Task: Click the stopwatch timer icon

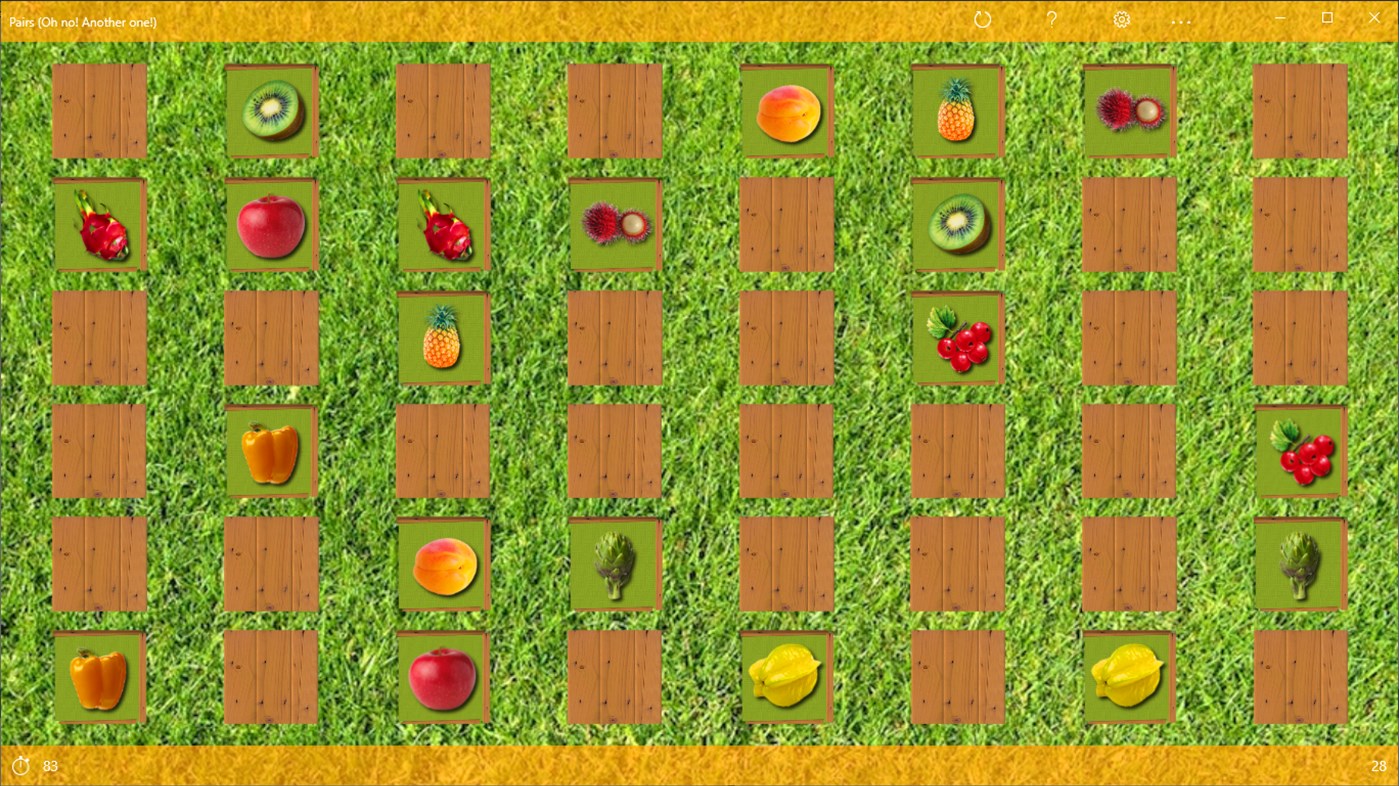Action: [23, 765]
